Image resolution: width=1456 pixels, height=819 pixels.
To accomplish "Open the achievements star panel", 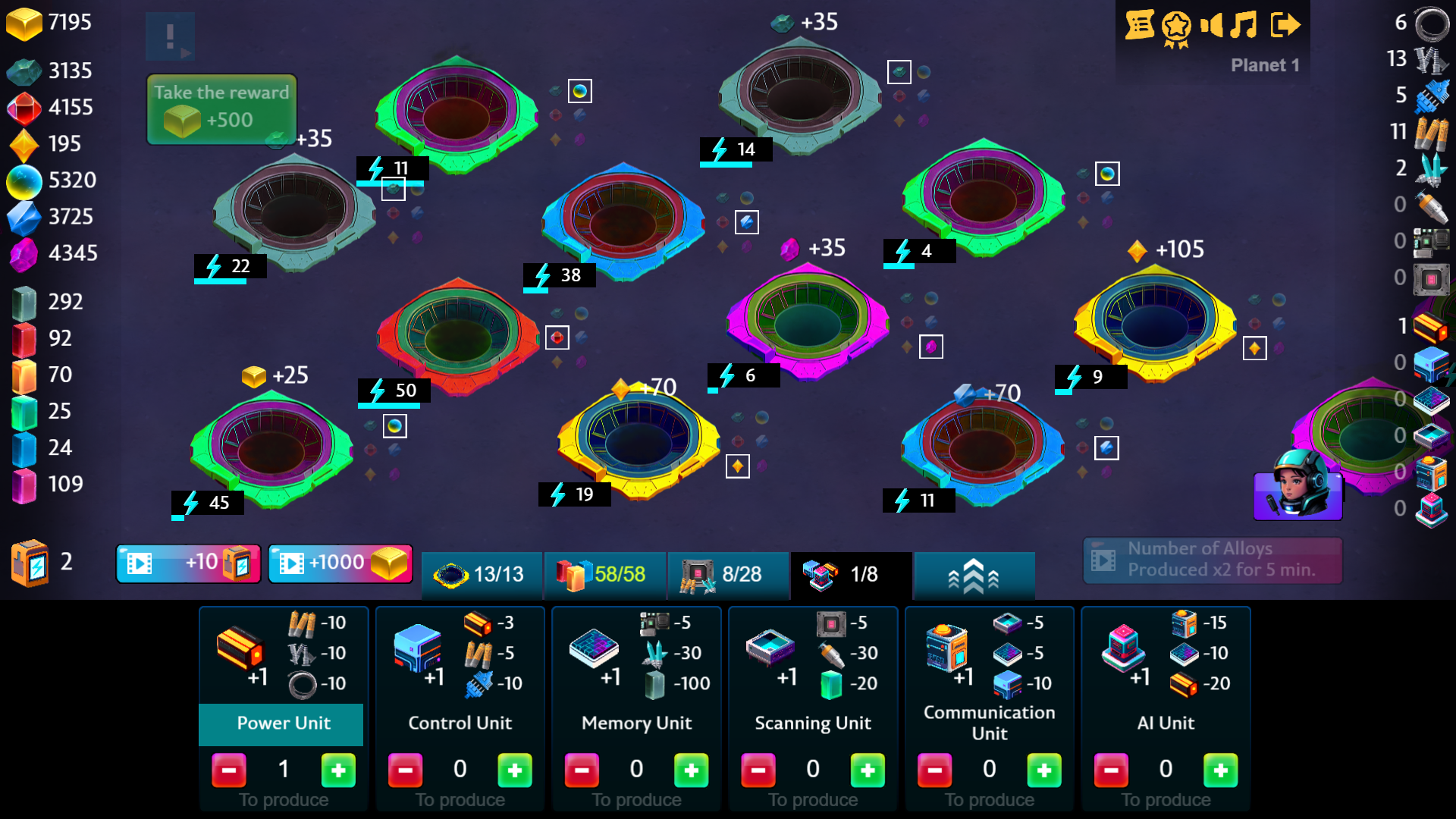I will (x=1176, y=25).
